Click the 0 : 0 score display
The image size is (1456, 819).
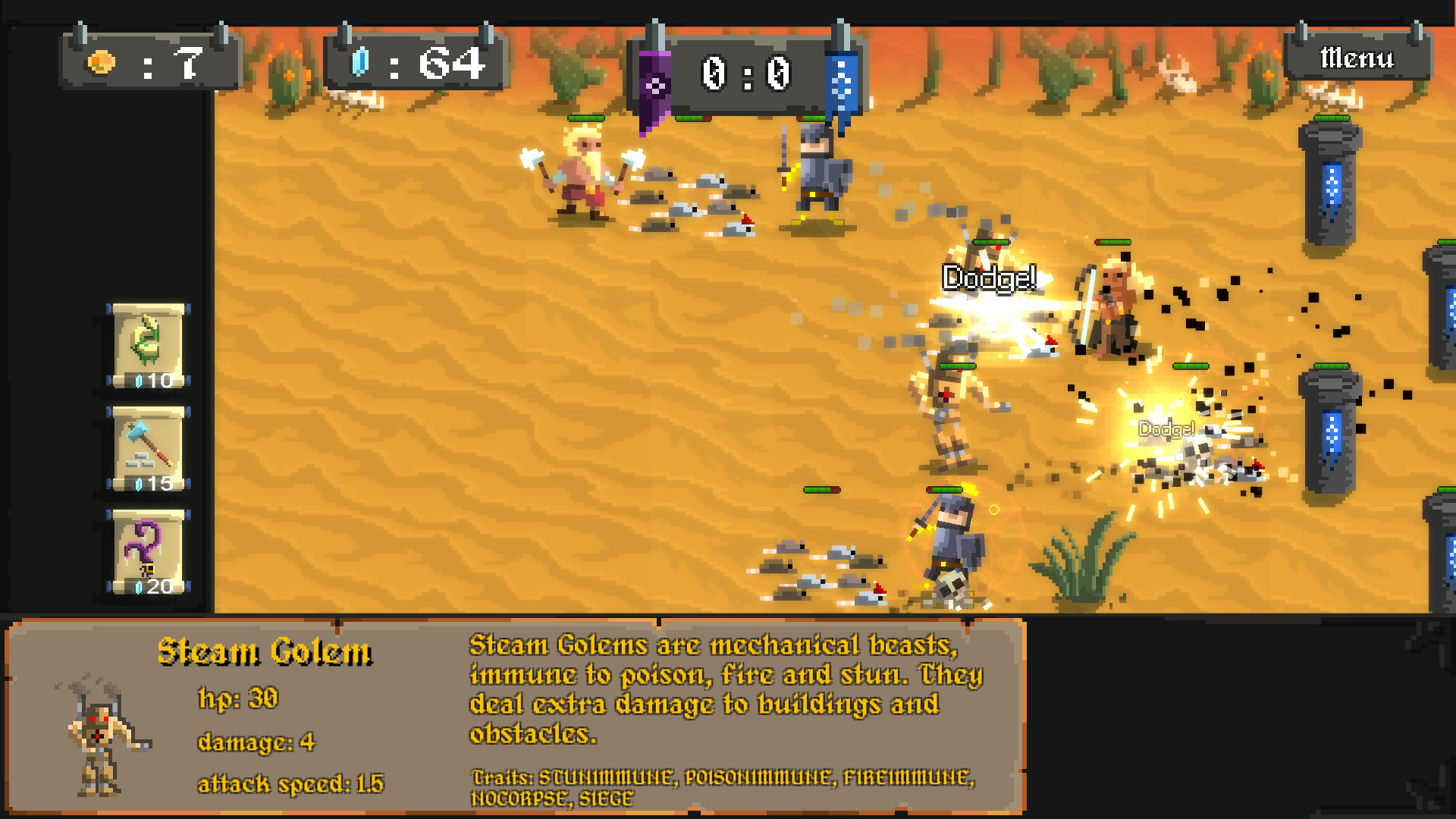tap(747, 72)
